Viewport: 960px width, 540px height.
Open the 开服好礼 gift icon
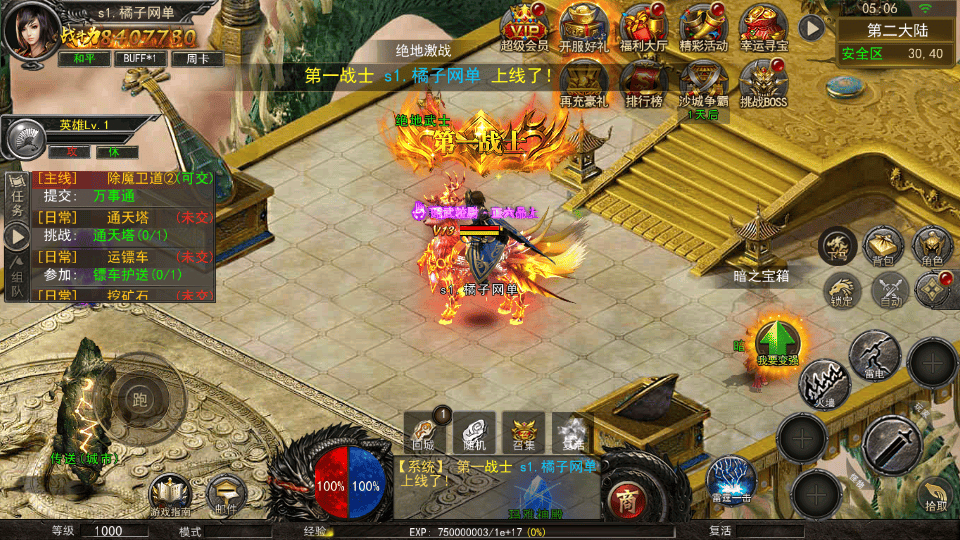[583, 26]
